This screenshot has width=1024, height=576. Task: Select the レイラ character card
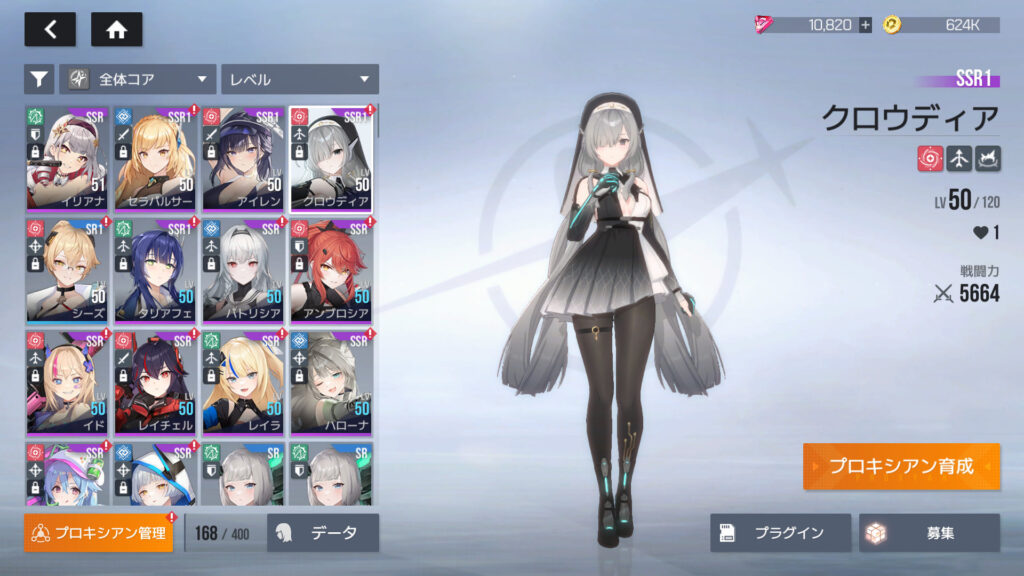243,381
